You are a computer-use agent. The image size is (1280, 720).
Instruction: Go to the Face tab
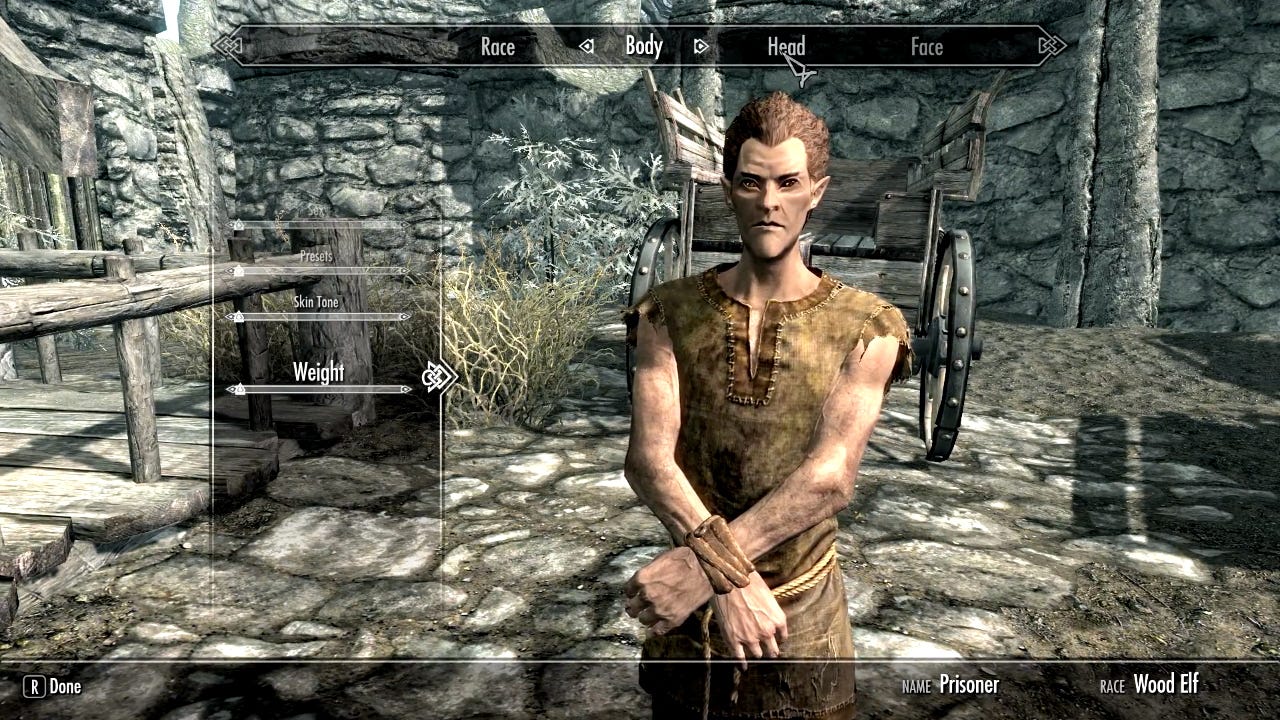pyautogui.click(x=927, y=46)
